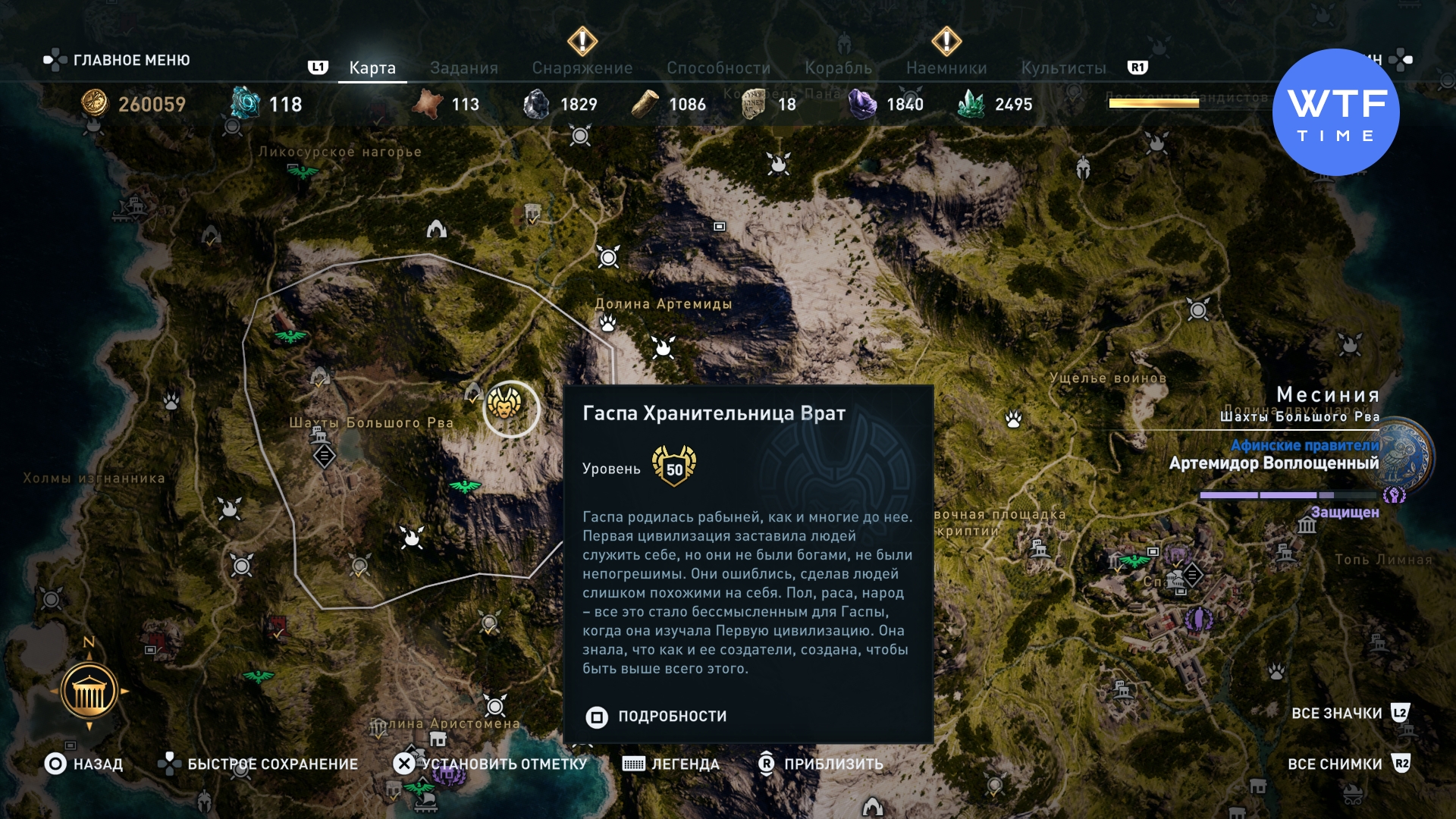The width and height of the screenshot is (1456, 819).
Task: Choose Быстрое сохранение
Action: point(258,764)
